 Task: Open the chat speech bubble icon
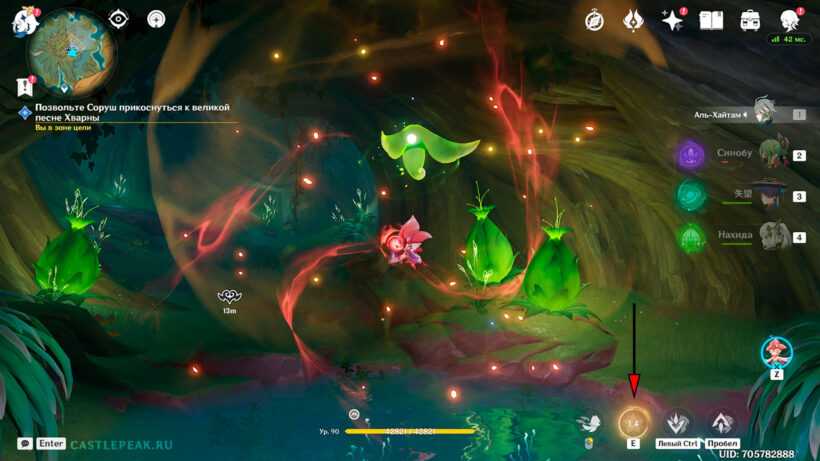click(x=24, y=443)
